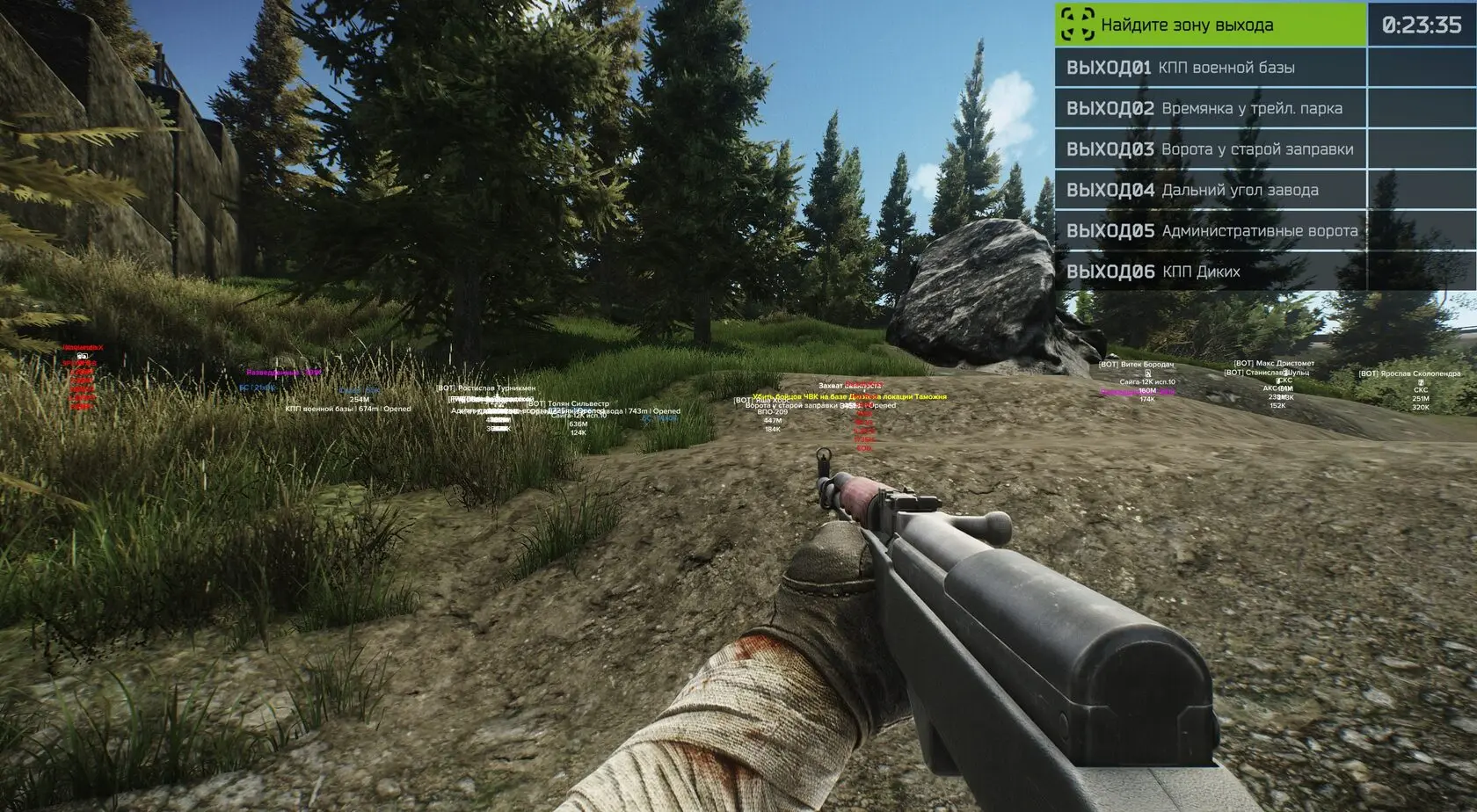Choose the ВЫХОД02 Времянка у трейл. парка entry
This screenshot has height=812, width=1477.
(x=1211, y=109)
